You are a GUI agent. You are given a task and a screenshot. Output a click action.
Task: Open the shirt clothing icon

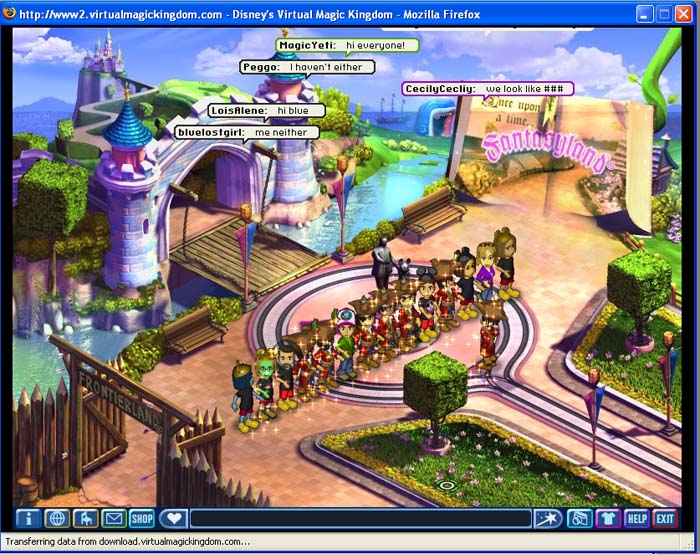click(607, 518)
